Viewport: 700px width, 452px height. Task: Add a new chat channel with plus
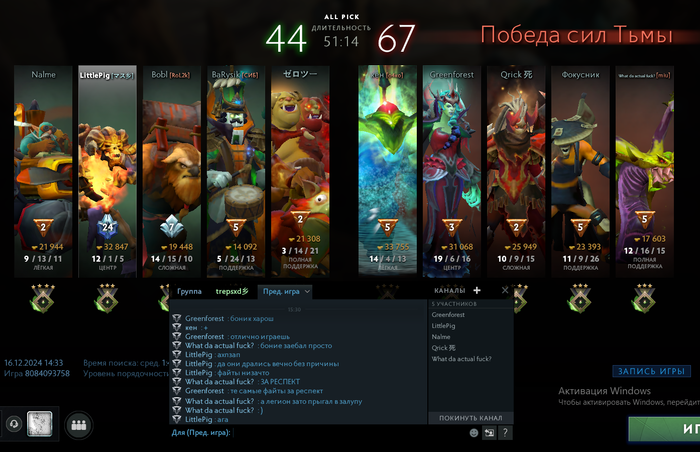coord(477,291)
